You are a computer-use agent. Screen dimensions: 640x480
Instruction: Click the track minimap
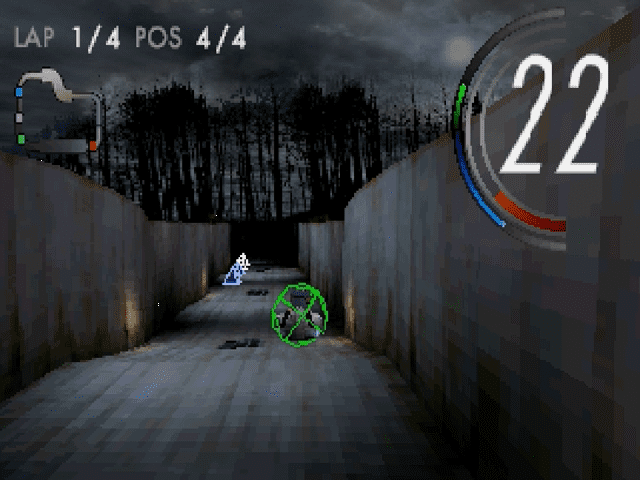[x=56, y=112]
